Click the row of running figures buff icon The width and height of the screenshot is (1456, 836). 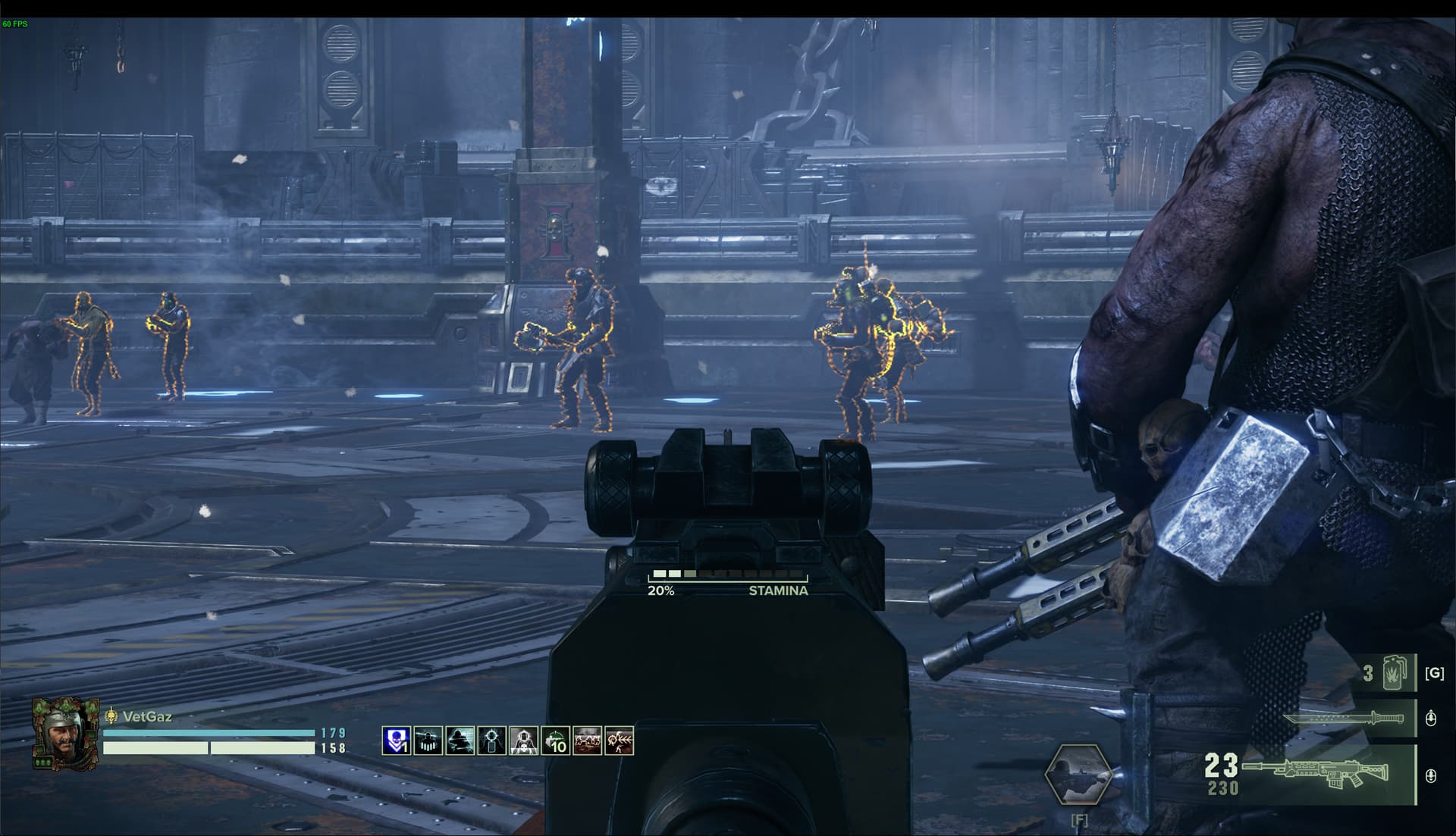coord(587,741)
